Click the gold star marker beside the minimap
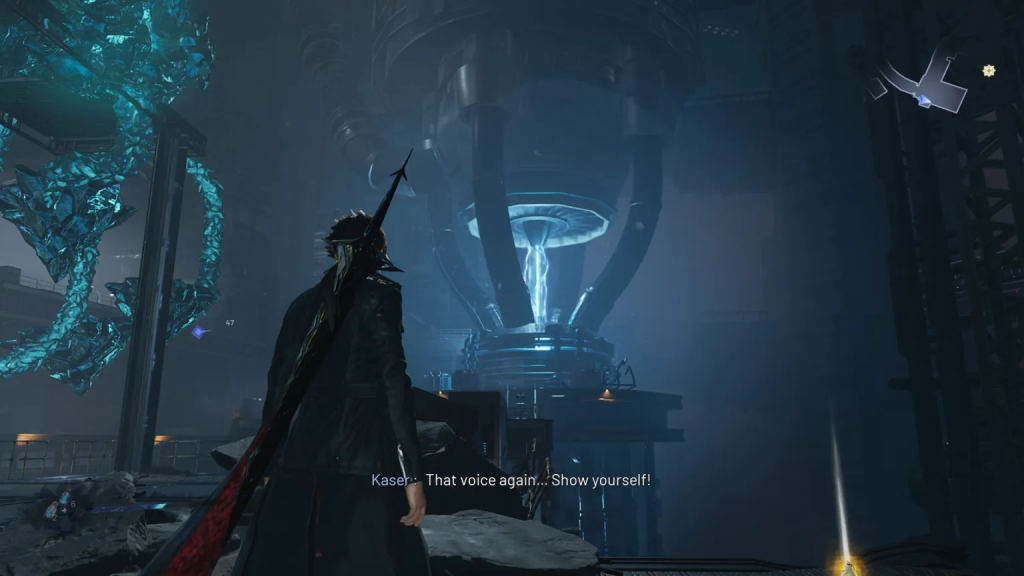 pos(989,70)
